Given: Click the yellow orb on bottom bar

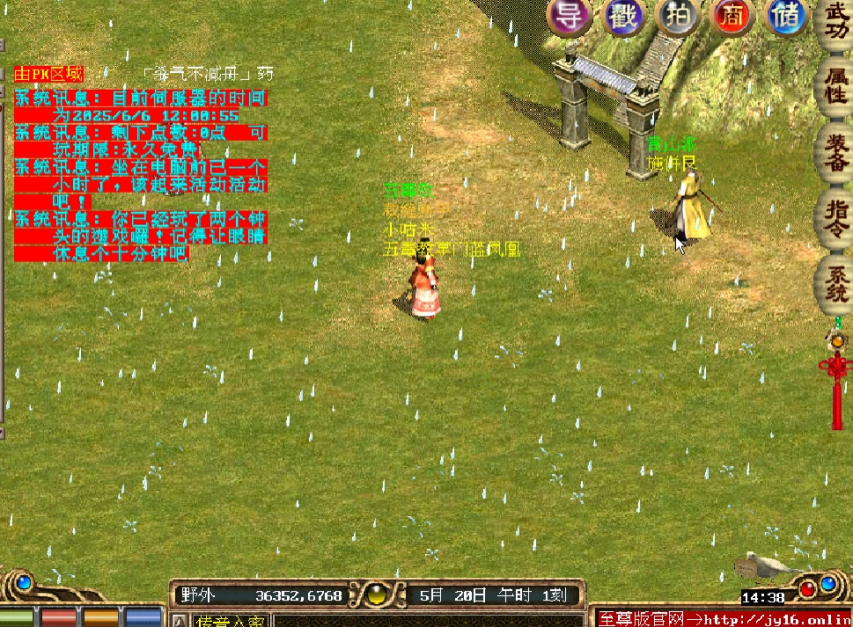Looking at the screenshot, I should (x=376, y=596).
